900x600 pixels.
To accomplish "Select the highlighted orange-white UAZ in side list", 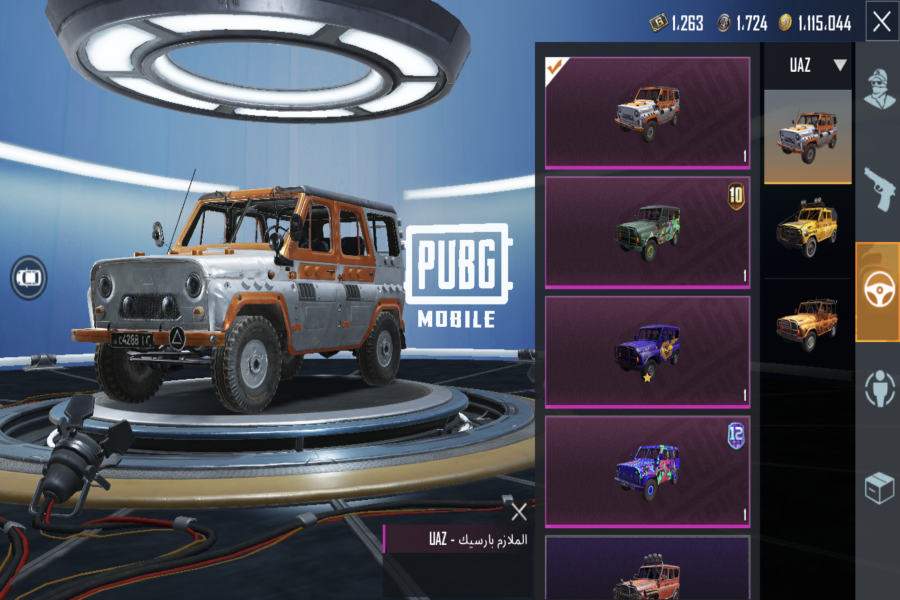I will coord(808,137).
